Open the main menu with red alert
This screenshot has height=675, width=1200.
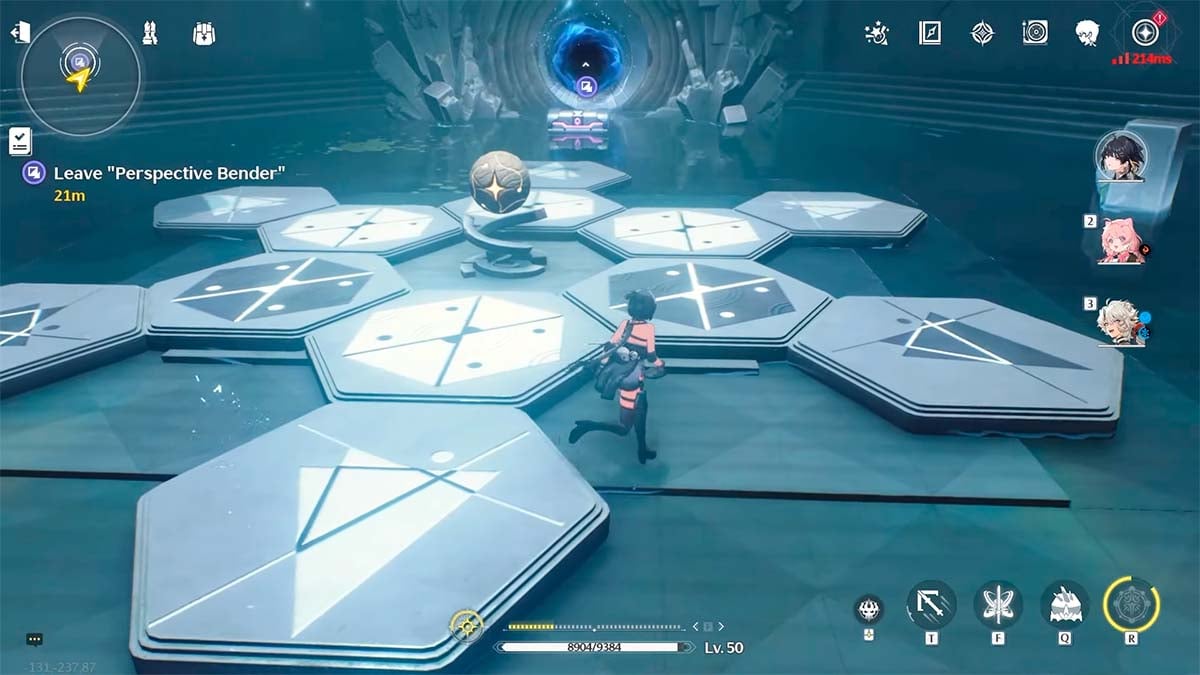1144,33
